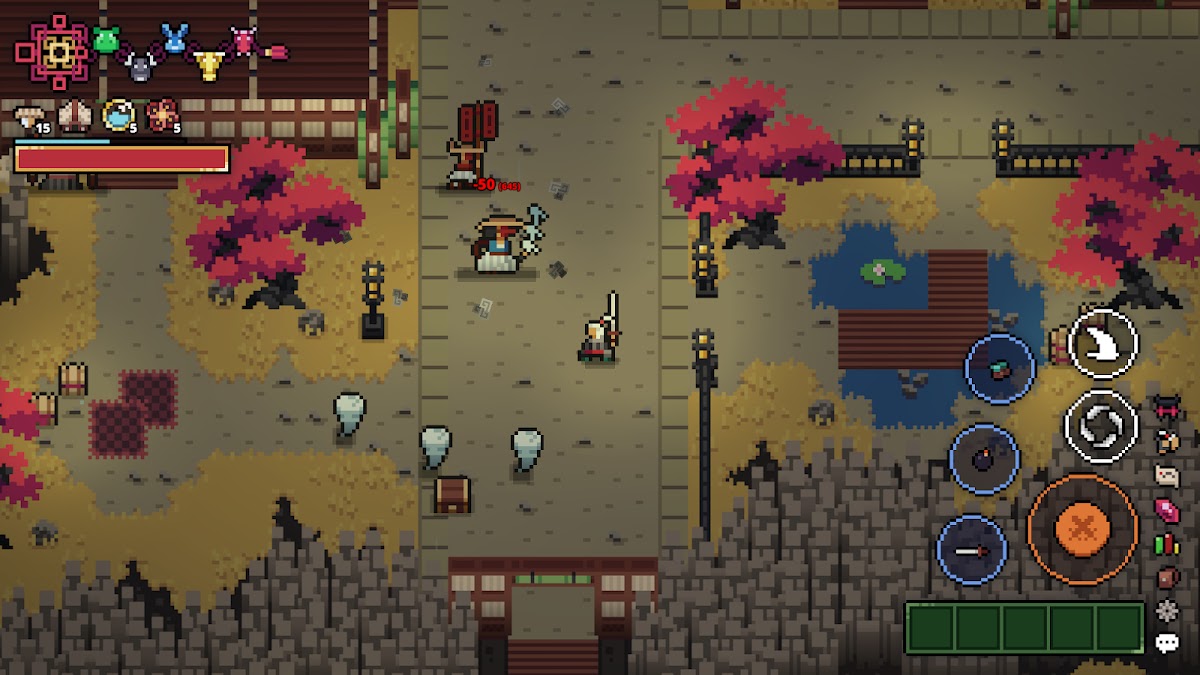The width and height of the screenshot is (1200, 675).
Task: Open the pink gem shop icon
Action: click(x=1167, y=509)
